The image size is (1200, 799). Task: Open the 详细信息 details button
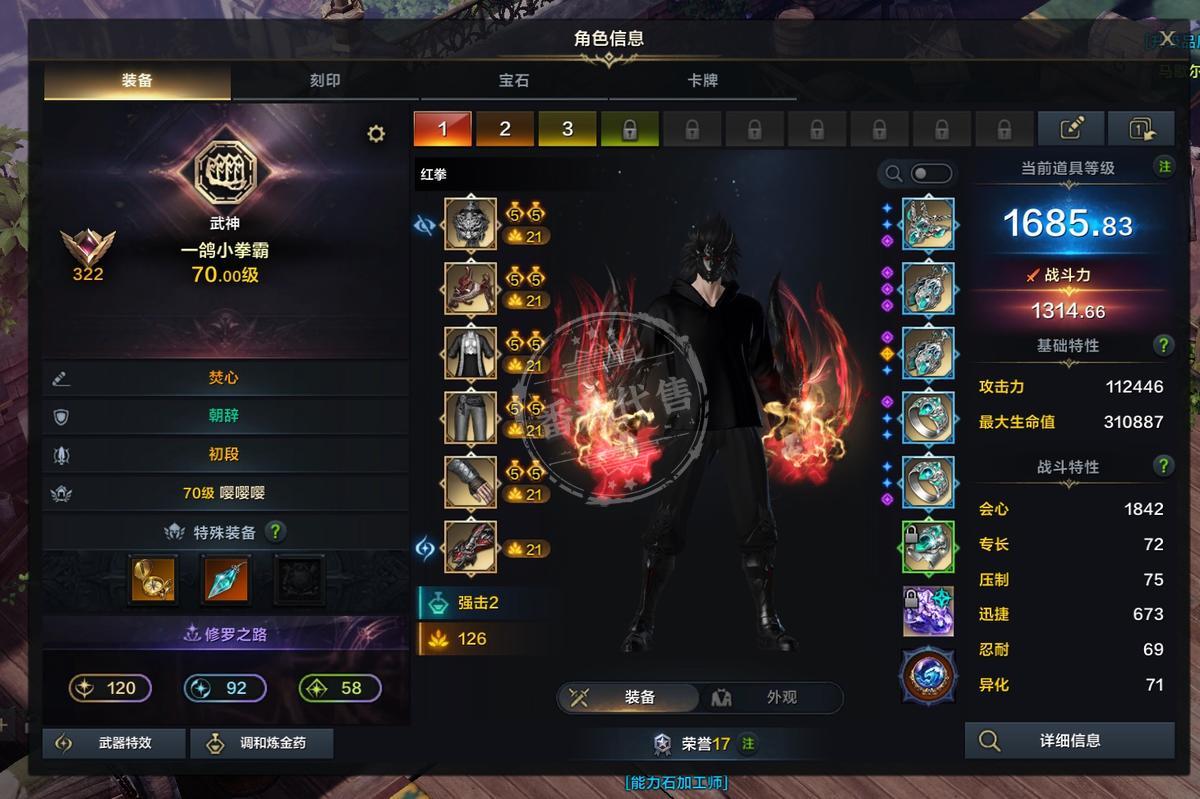[x=1069, y=741]
